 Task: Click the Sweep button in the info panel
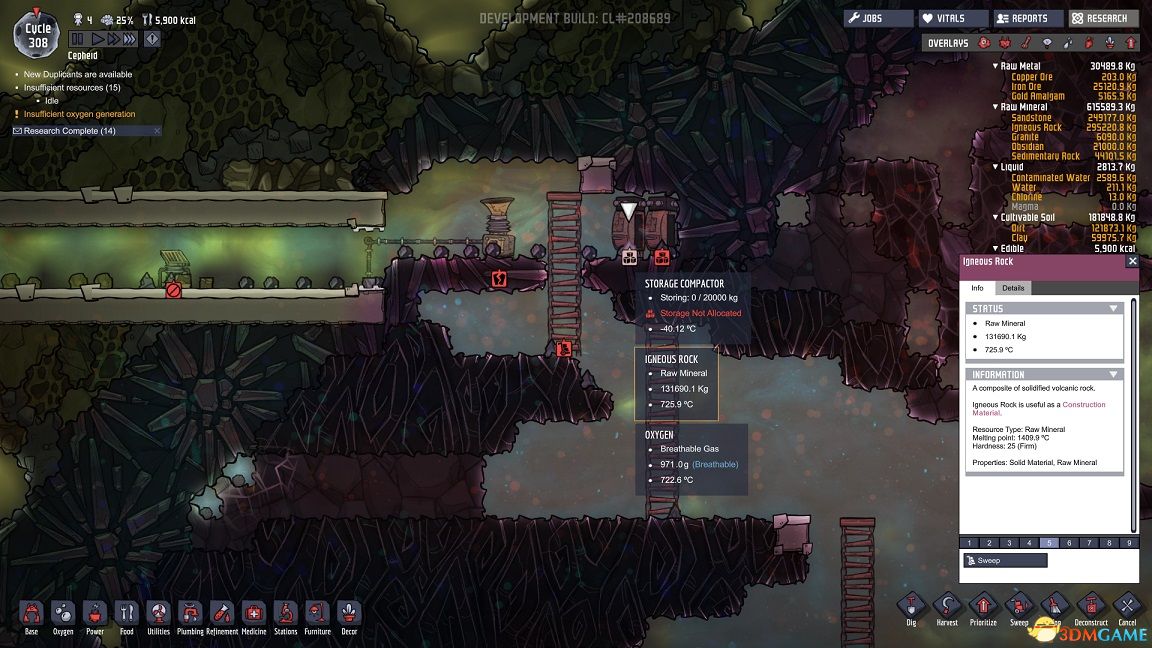(x=1005, y=561)
